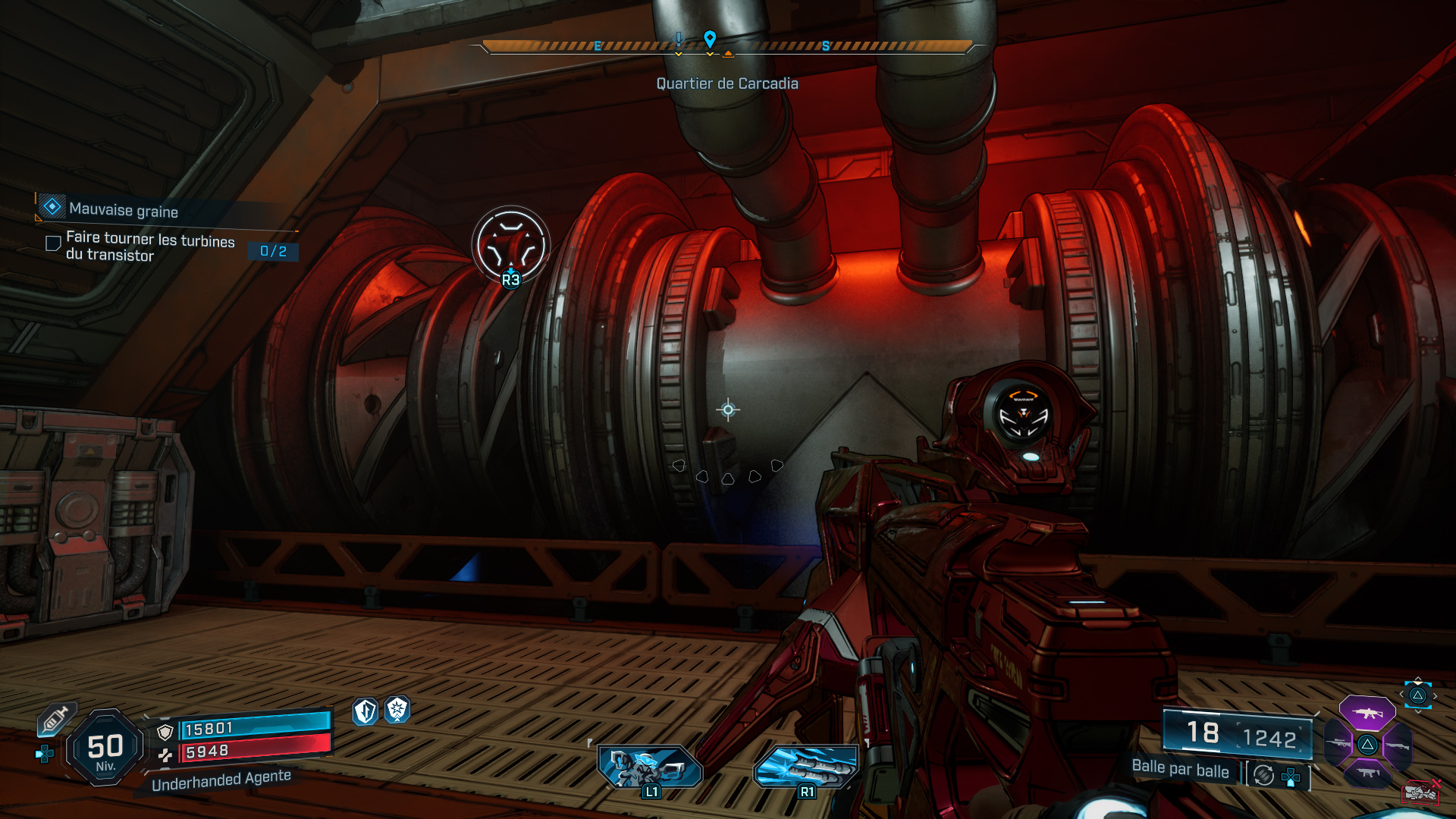This screenshot has height=819, width=1456.
Task: Toggle the 'Balle par balle' fire mode icon
Action: [x=1263, y=775]
